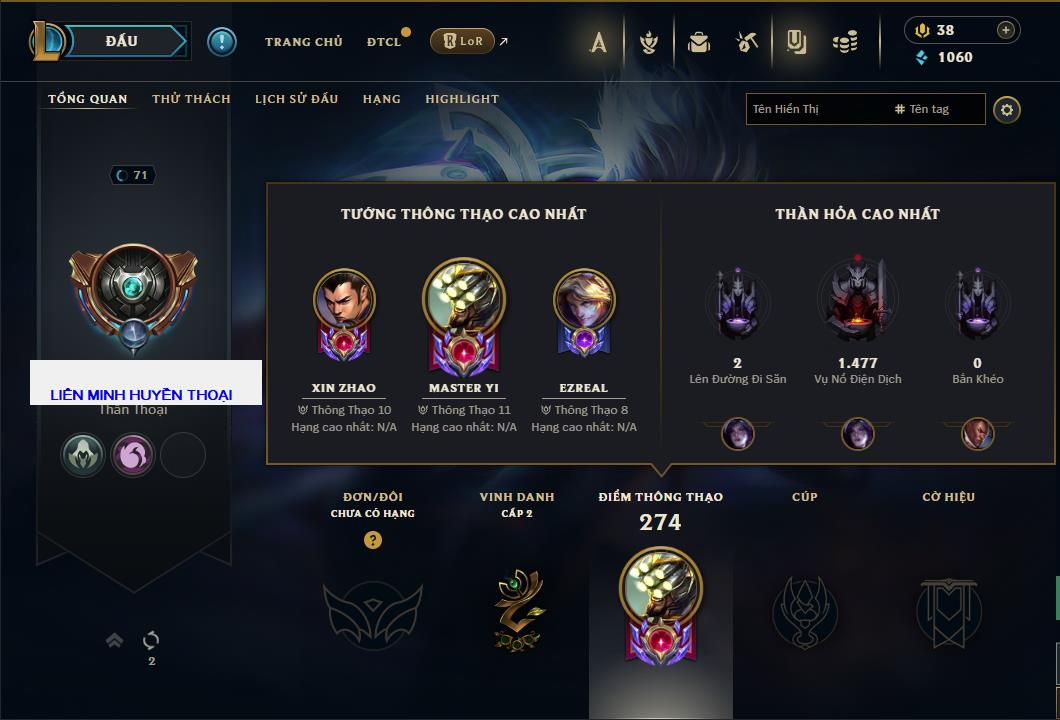
Task: Click the plus button beside RP balance
Action: point(1005,30)
